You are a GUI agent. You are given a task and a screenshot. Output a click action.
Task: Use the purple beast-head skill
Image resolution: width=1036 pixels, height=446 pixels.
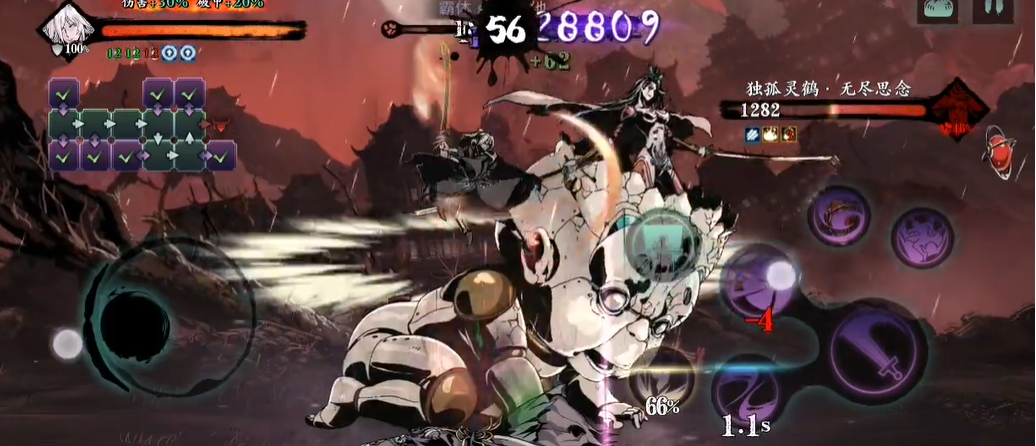click(922, 238)
